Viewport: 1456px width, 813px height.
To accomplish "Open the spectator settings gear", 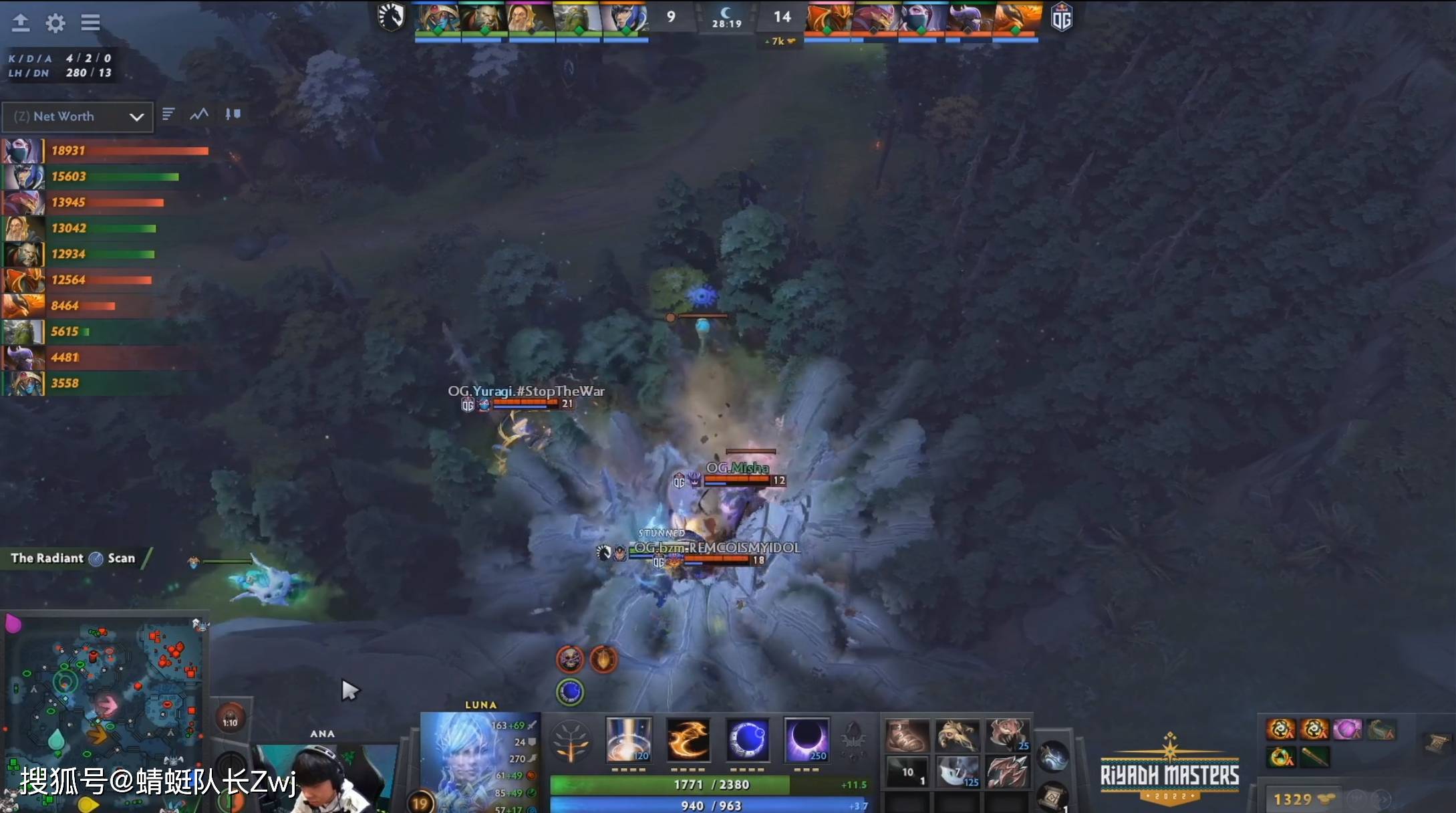I will coord(56,23).
